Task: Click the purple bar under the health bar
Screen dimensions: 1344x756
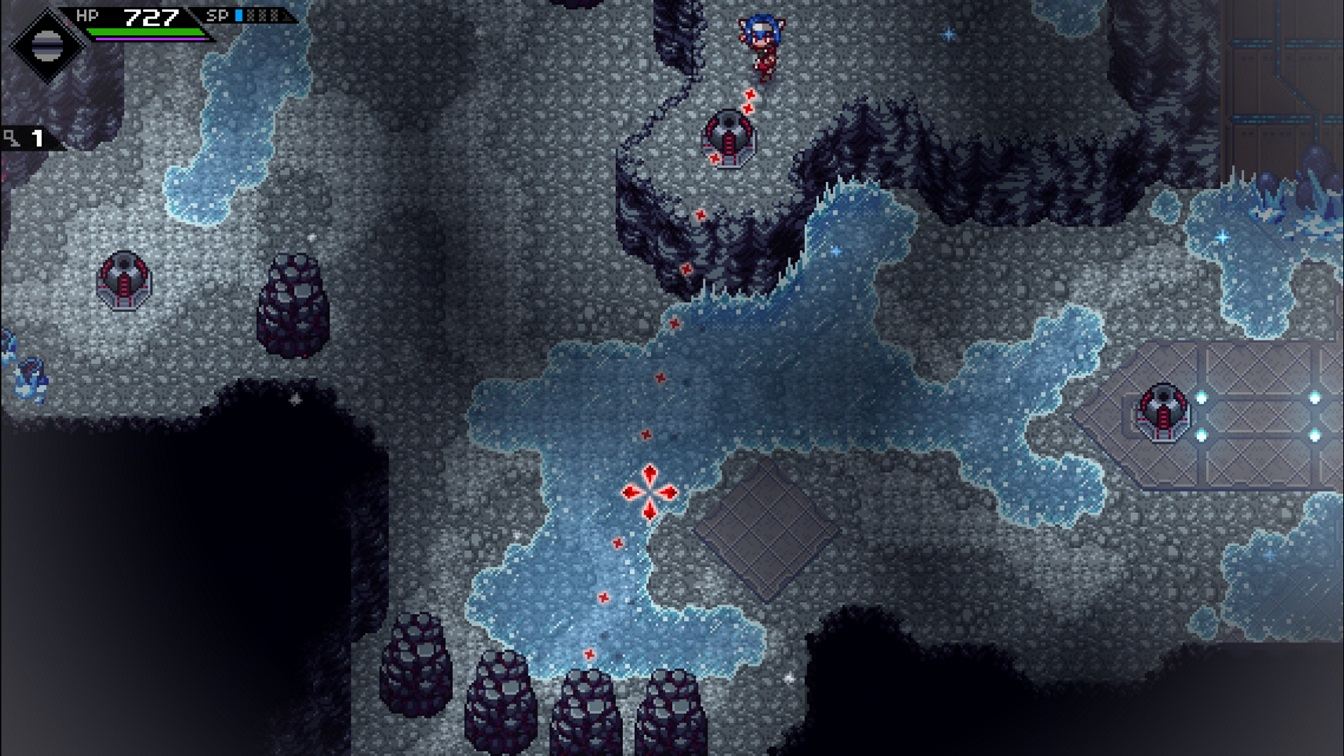Action: [x=151, y=40]
